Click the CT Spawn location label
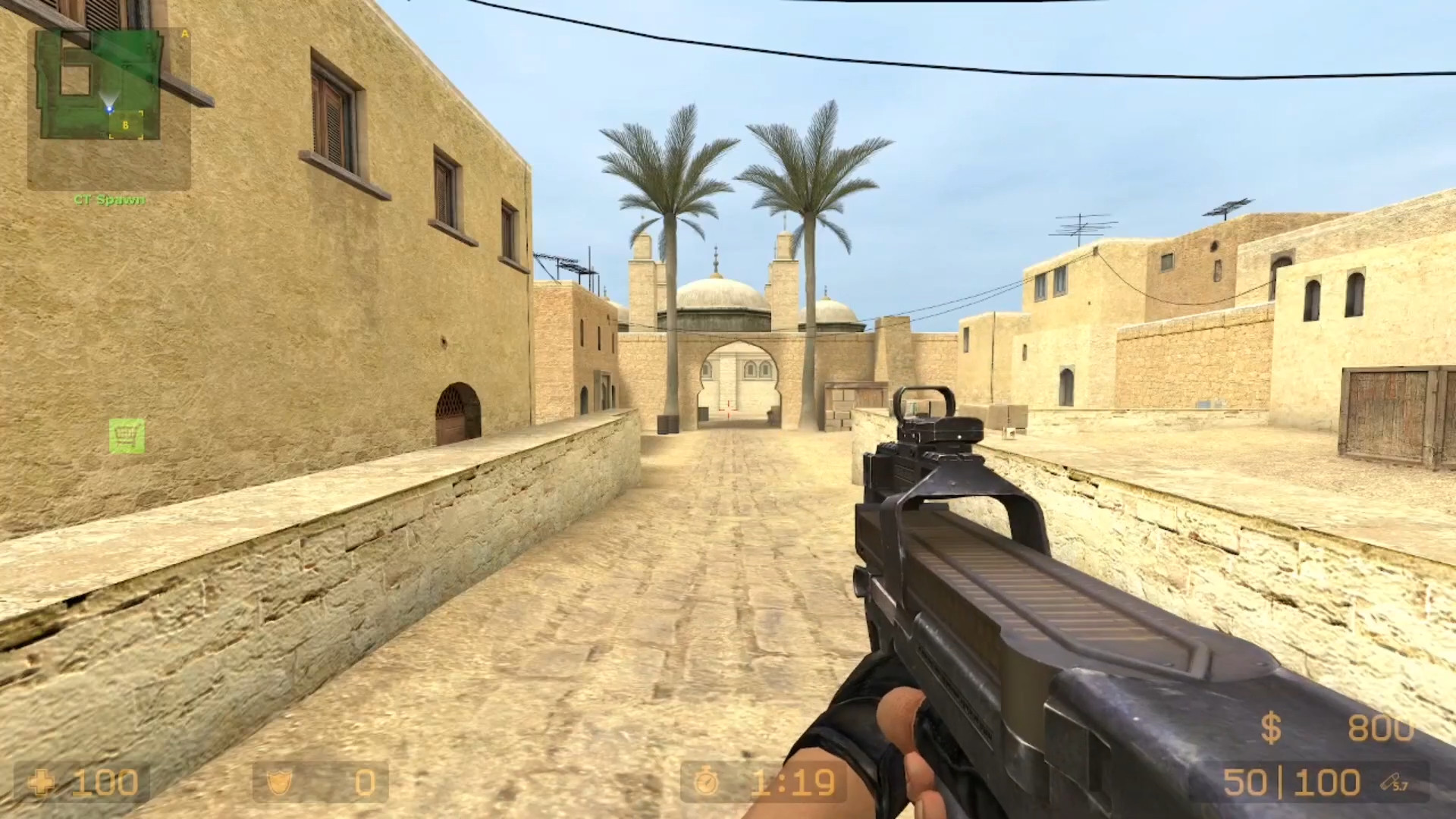The height and width of the screenshot is (819, 1456). pos(110,200)
